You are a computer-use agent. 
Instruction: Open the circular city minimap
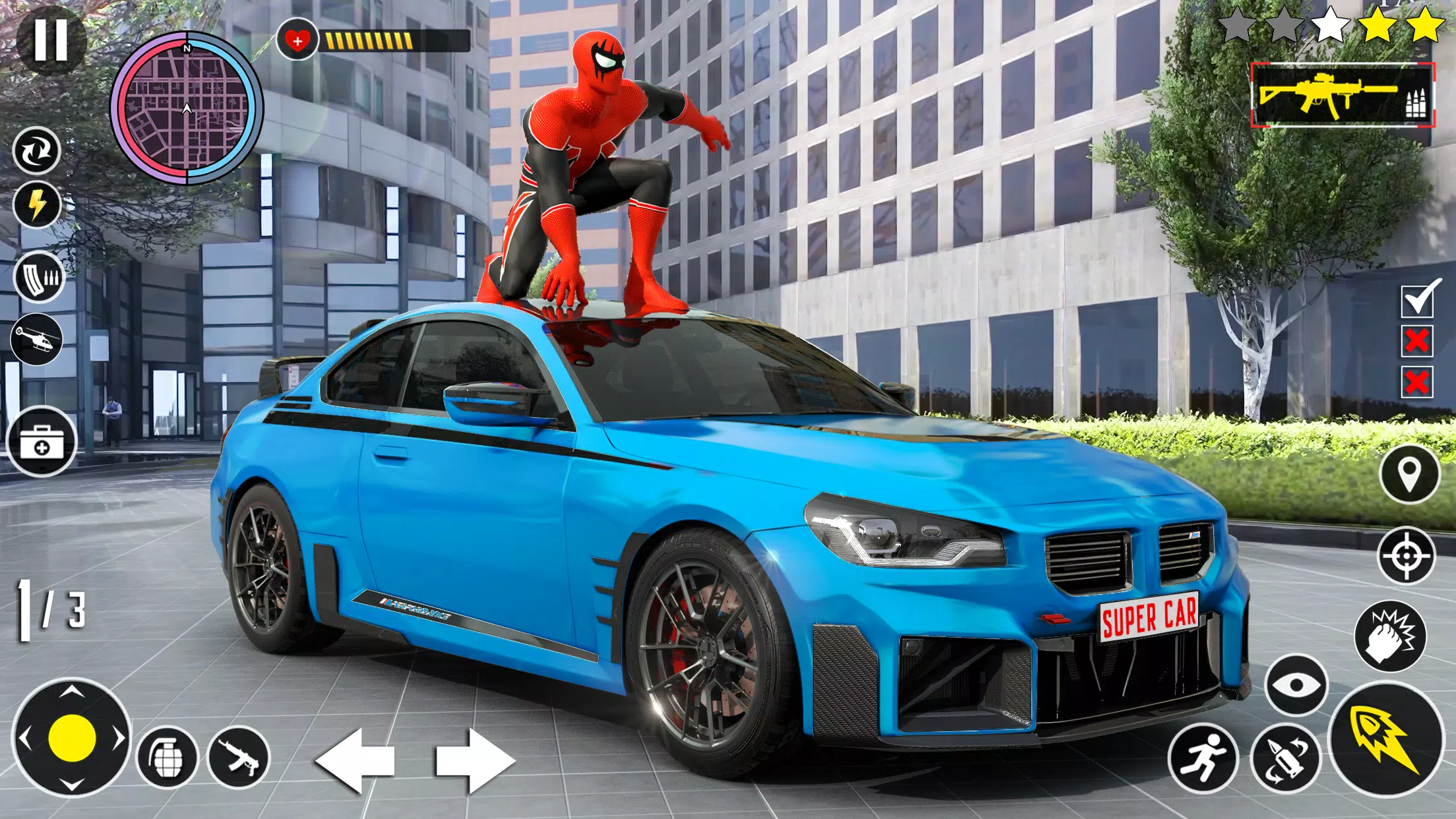[x=187, y=108]
